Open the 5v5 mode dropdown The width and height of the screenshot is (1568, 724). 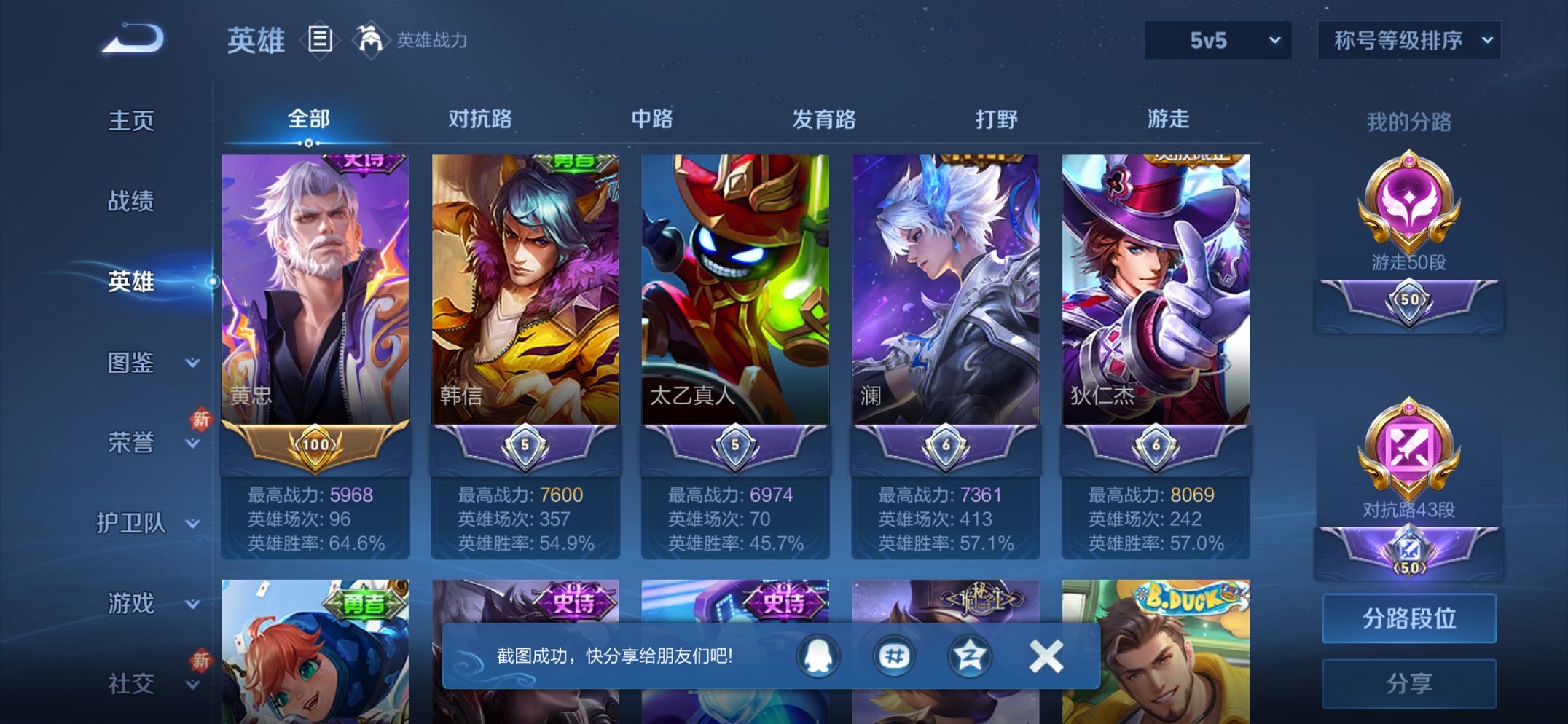[1217, 42]
